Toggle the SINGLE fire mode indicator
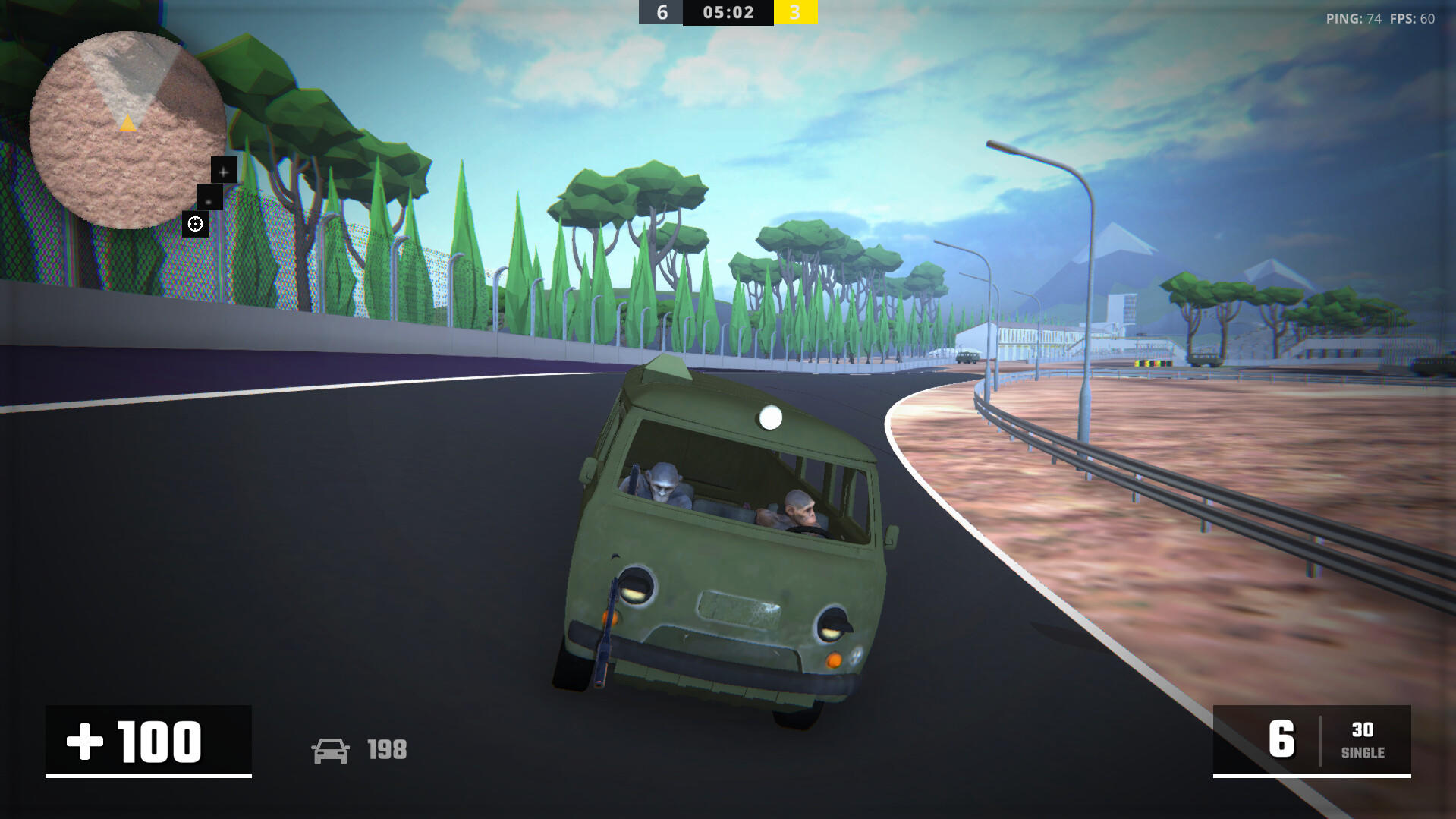The width and height of the screenshot is (1456, 819). 1363,754
